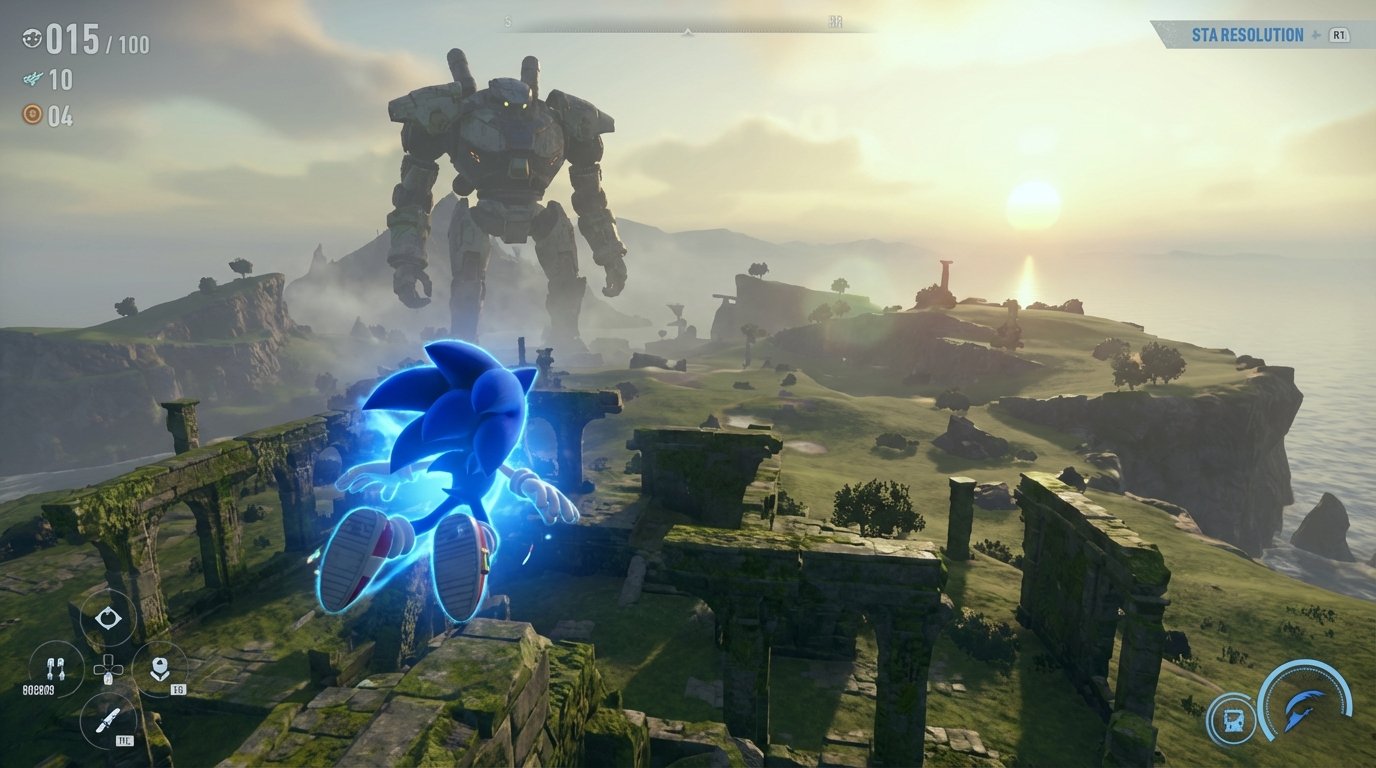This screenshot has width=1376, height=768.
Task: Click the 808809 number readout
Action: pos(41,688)
